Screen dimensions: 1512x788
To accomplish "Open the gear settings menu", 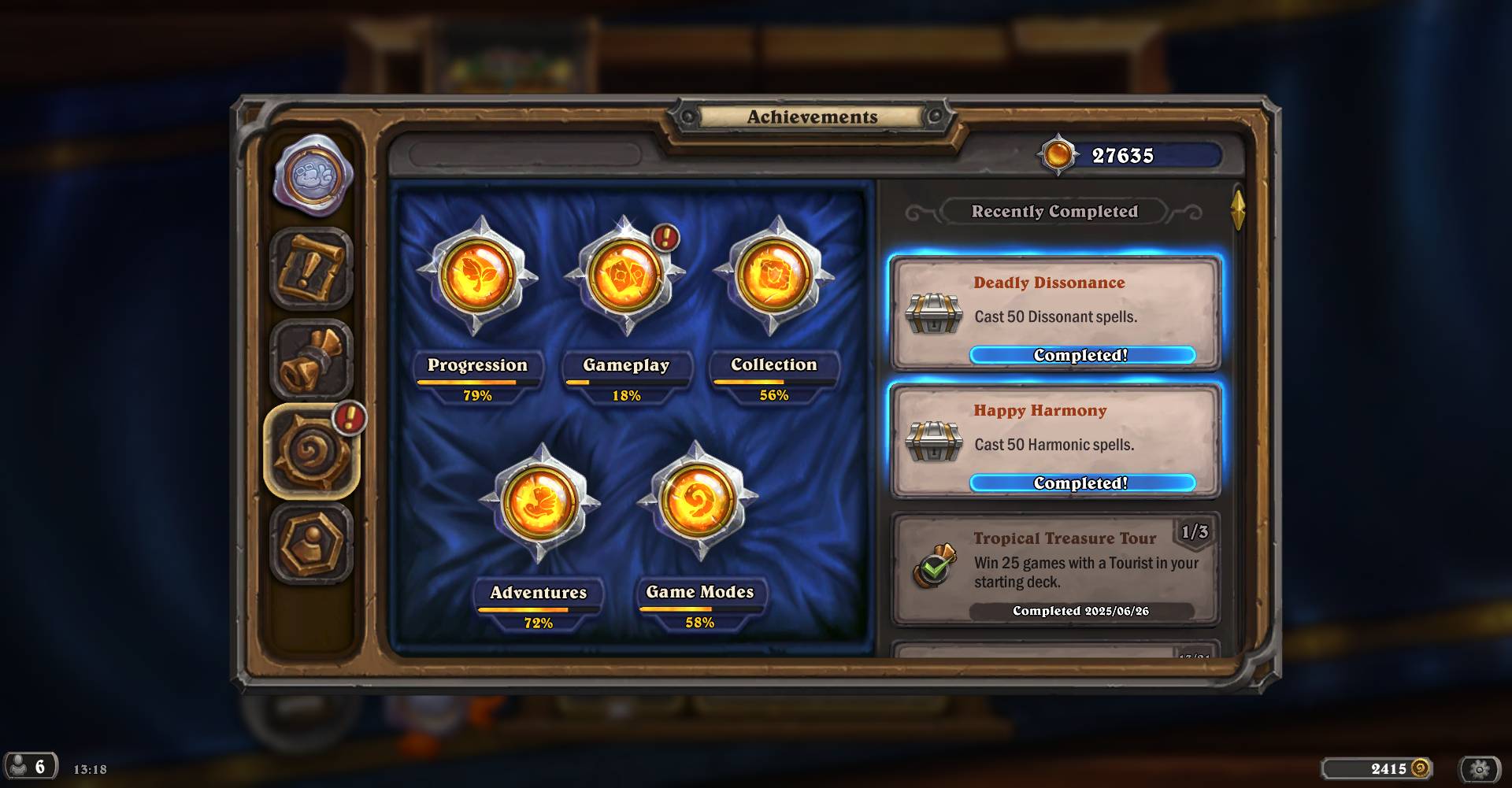I will (1480, 768).
